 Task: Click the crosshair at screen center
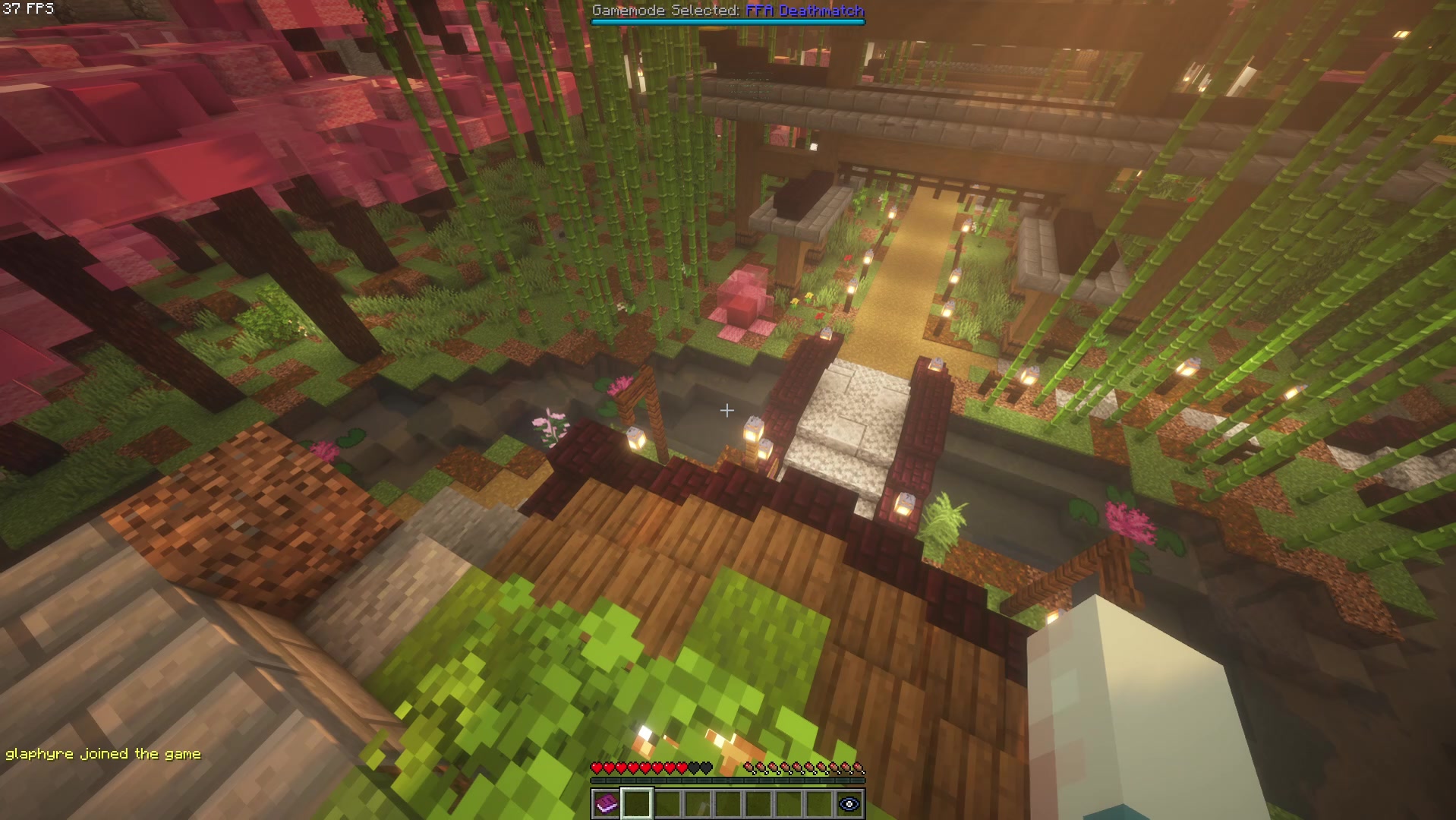pyautogui.click(x=727, y=411)
